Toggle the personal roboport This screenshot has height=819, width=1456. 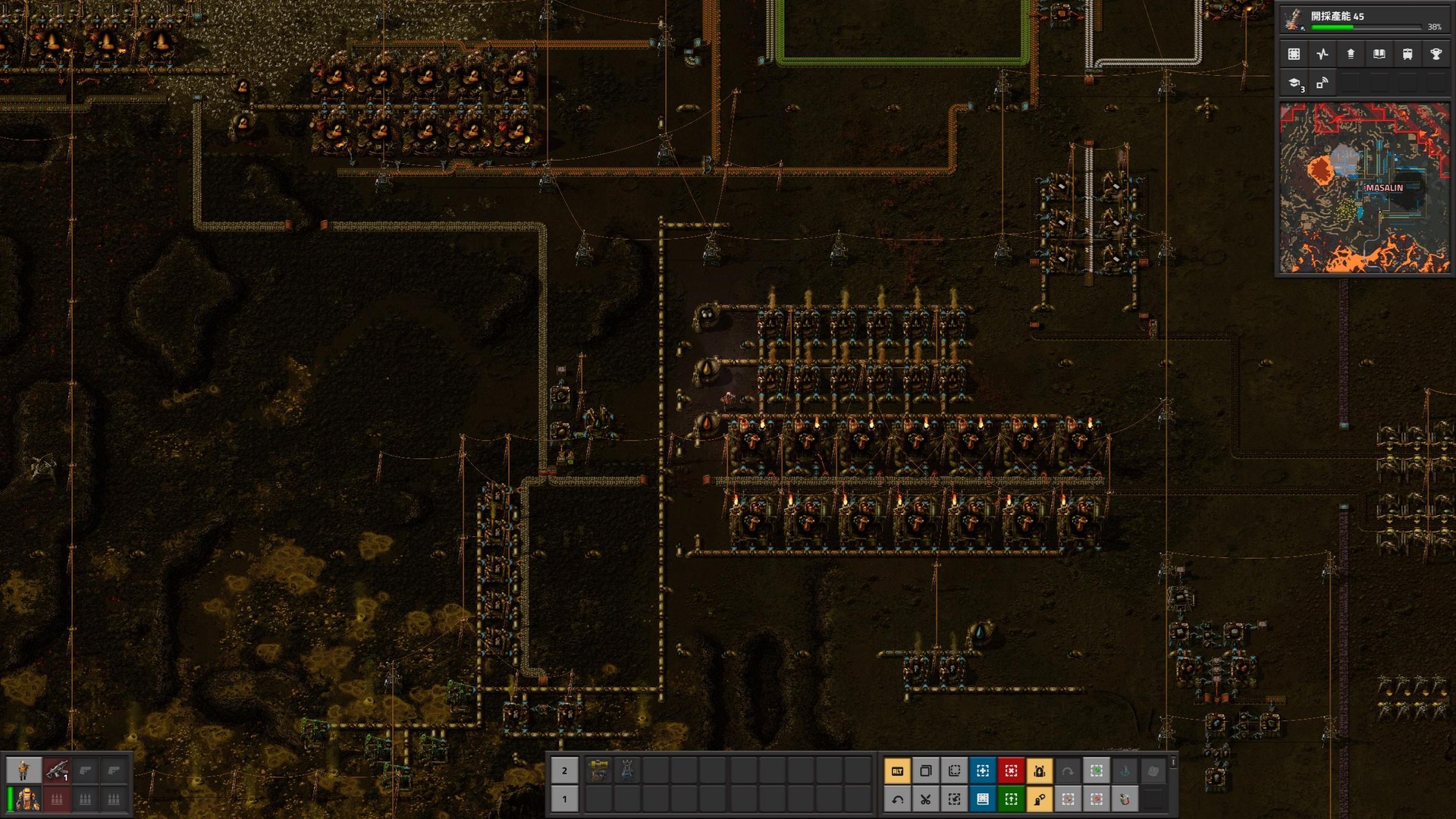point(1040,770)
